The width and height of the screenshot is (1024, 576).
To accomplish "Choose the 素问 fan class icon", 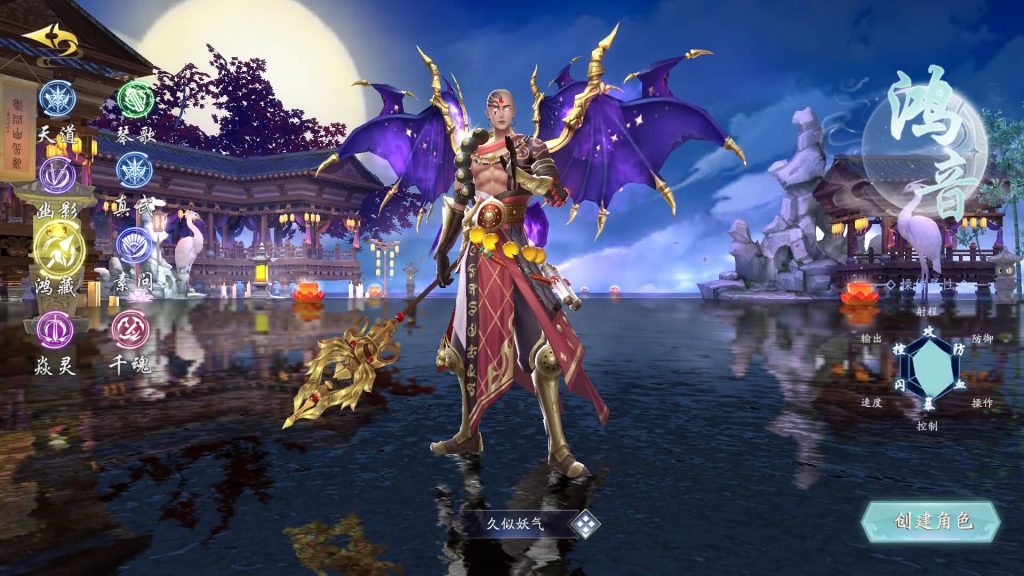I will click(133, 245).
